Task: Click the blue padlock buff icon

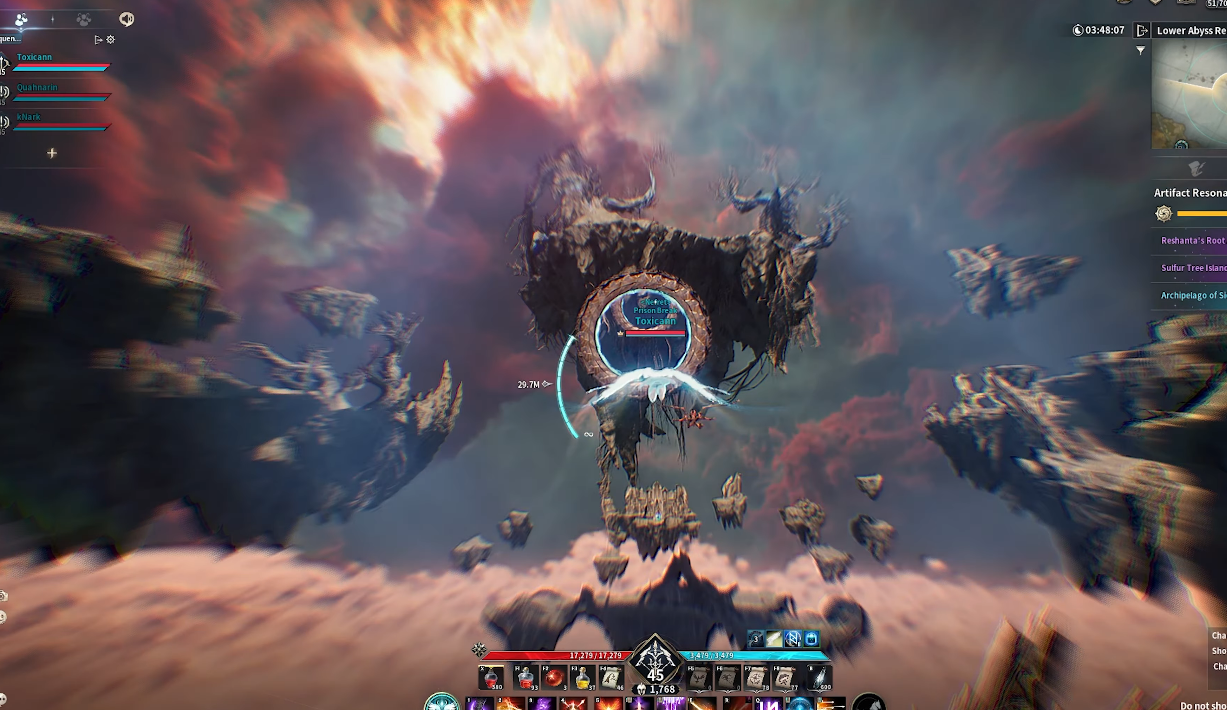Action: click(x=812, y=639)
